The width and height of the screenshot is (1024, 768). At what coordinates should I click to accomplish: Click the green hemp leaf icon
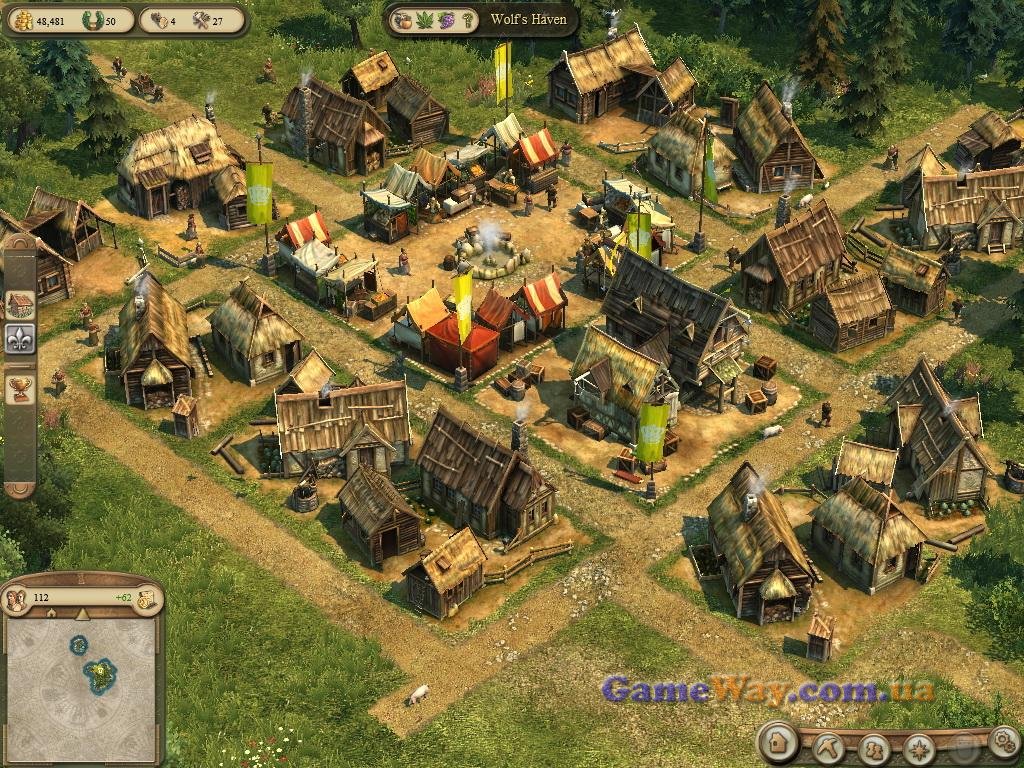click(x=423, y=20)
